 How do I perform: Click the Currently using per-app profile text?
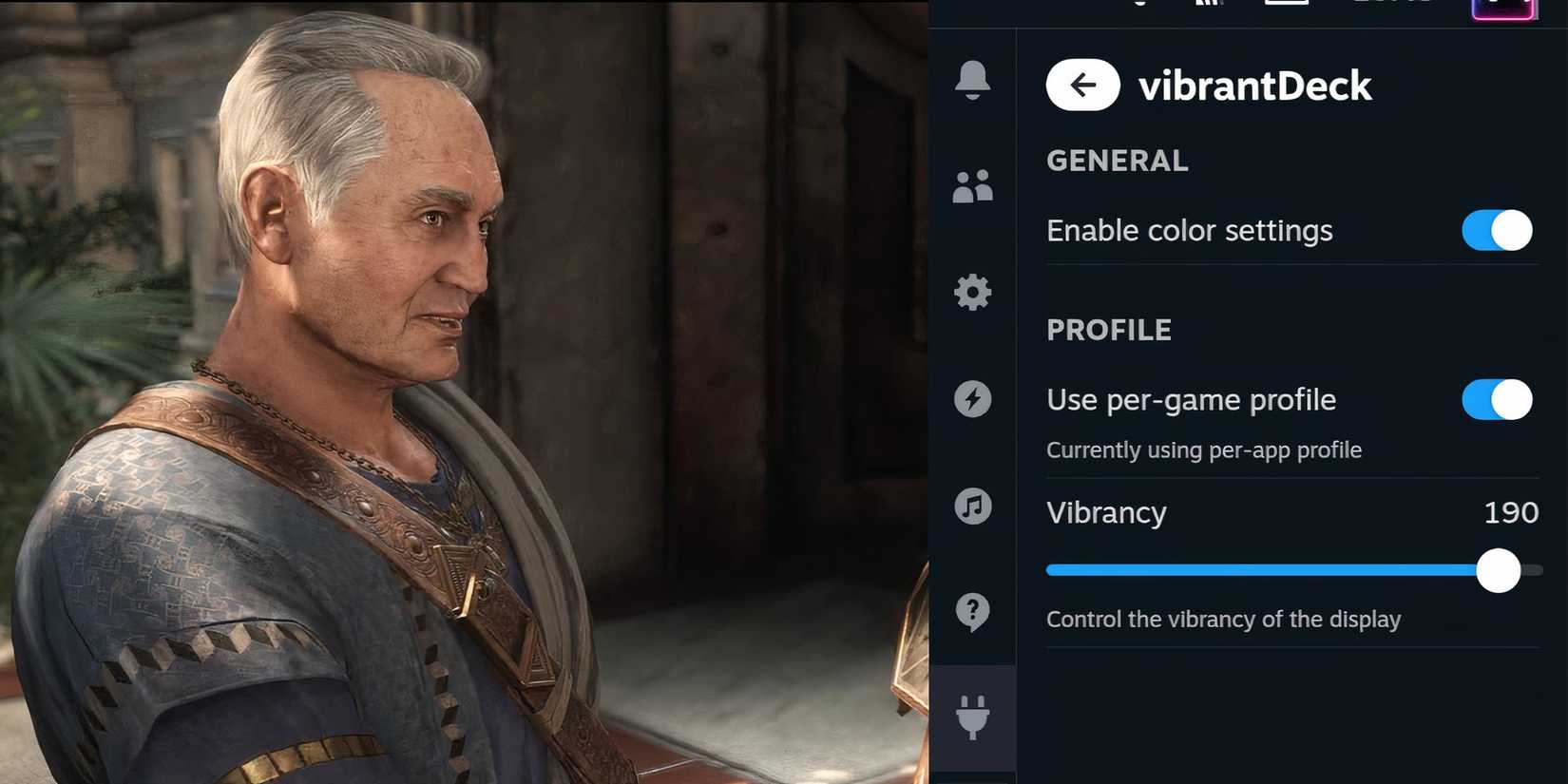pyautogui.click(x=1204, y=449)
